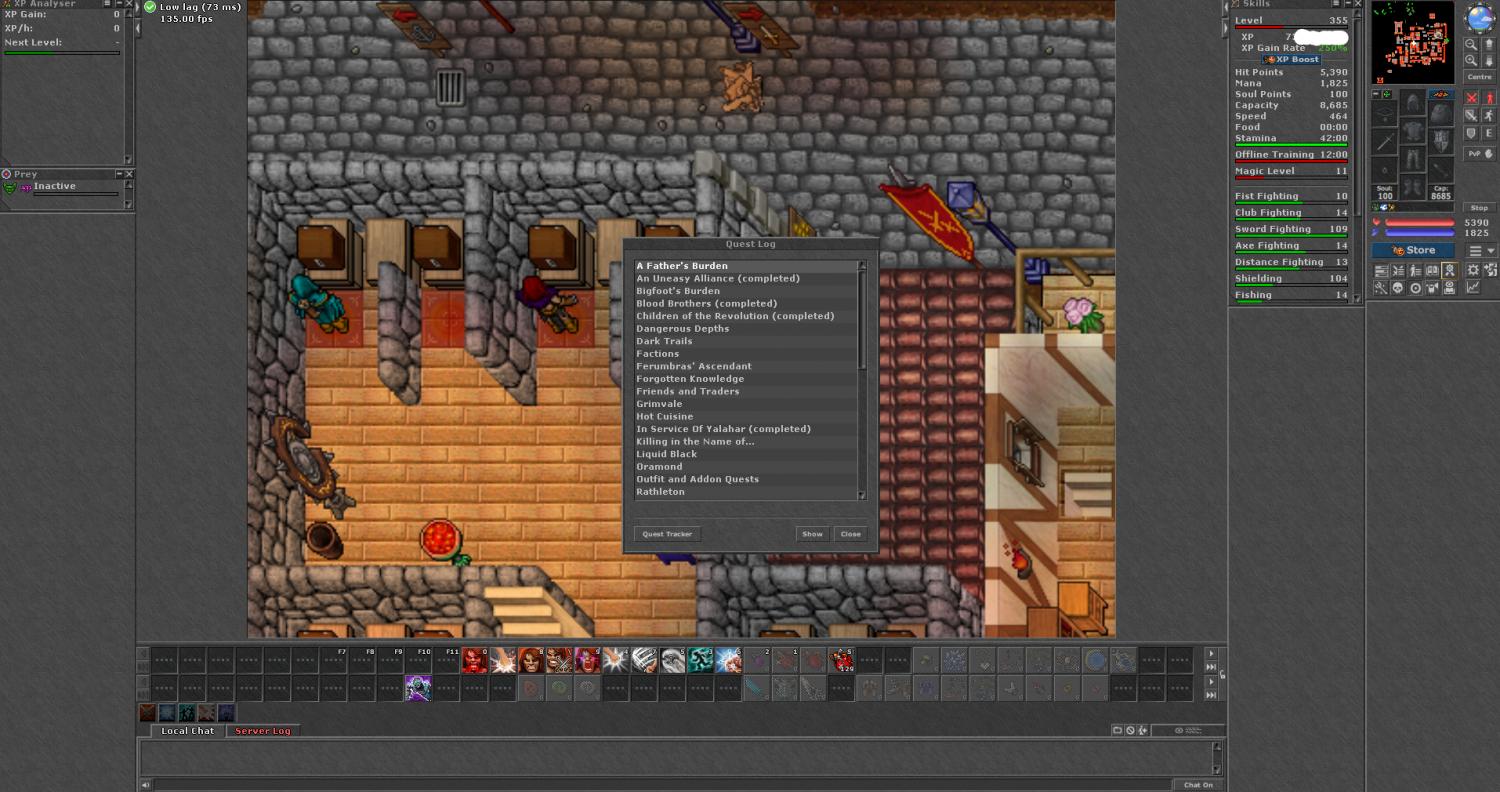Image resolution: width=1500 pixels, height=792 pixels.
Task: Switch to the Server Log tab
Action: [262, 731]
